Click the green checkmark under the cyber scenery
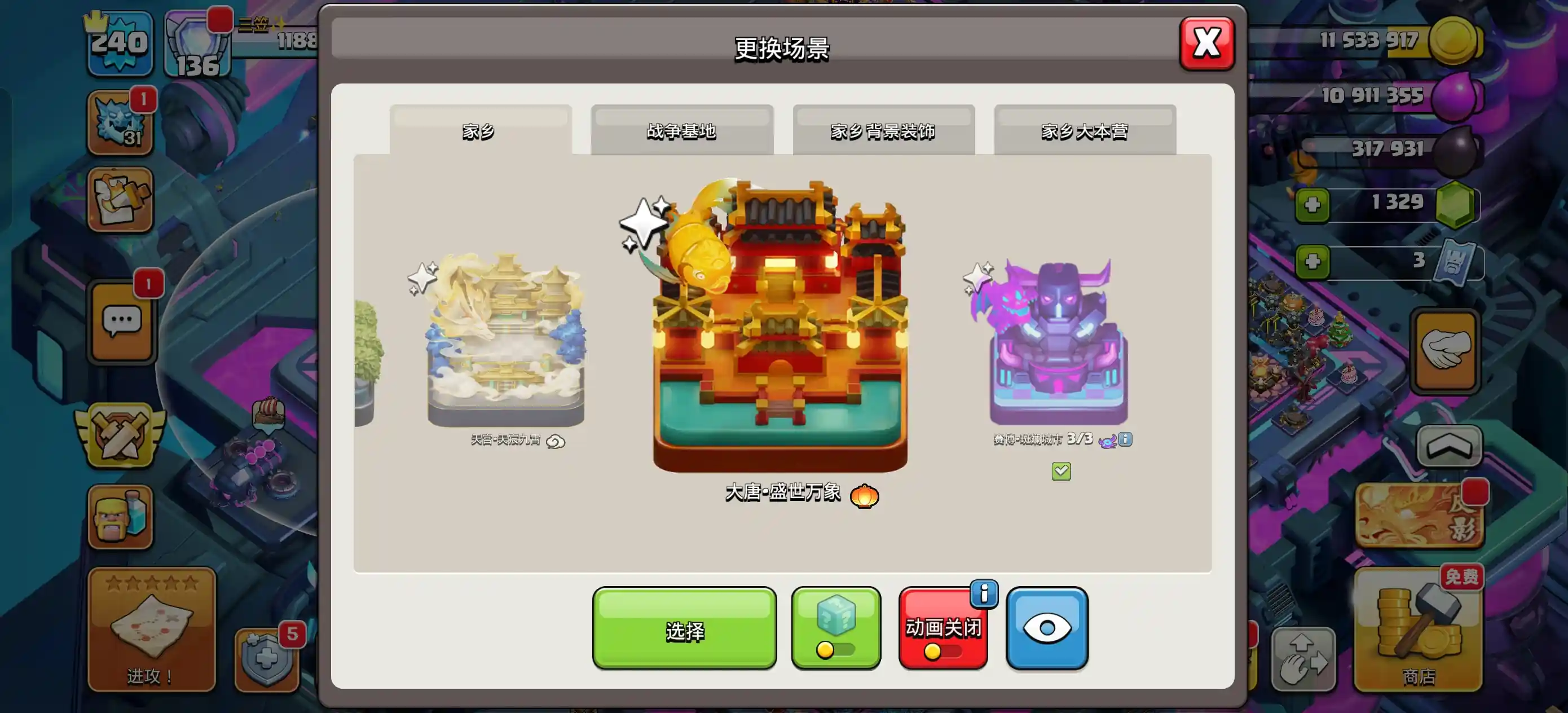The width and height of the screenshot is (1568, 713). [x=1060, y=470]
